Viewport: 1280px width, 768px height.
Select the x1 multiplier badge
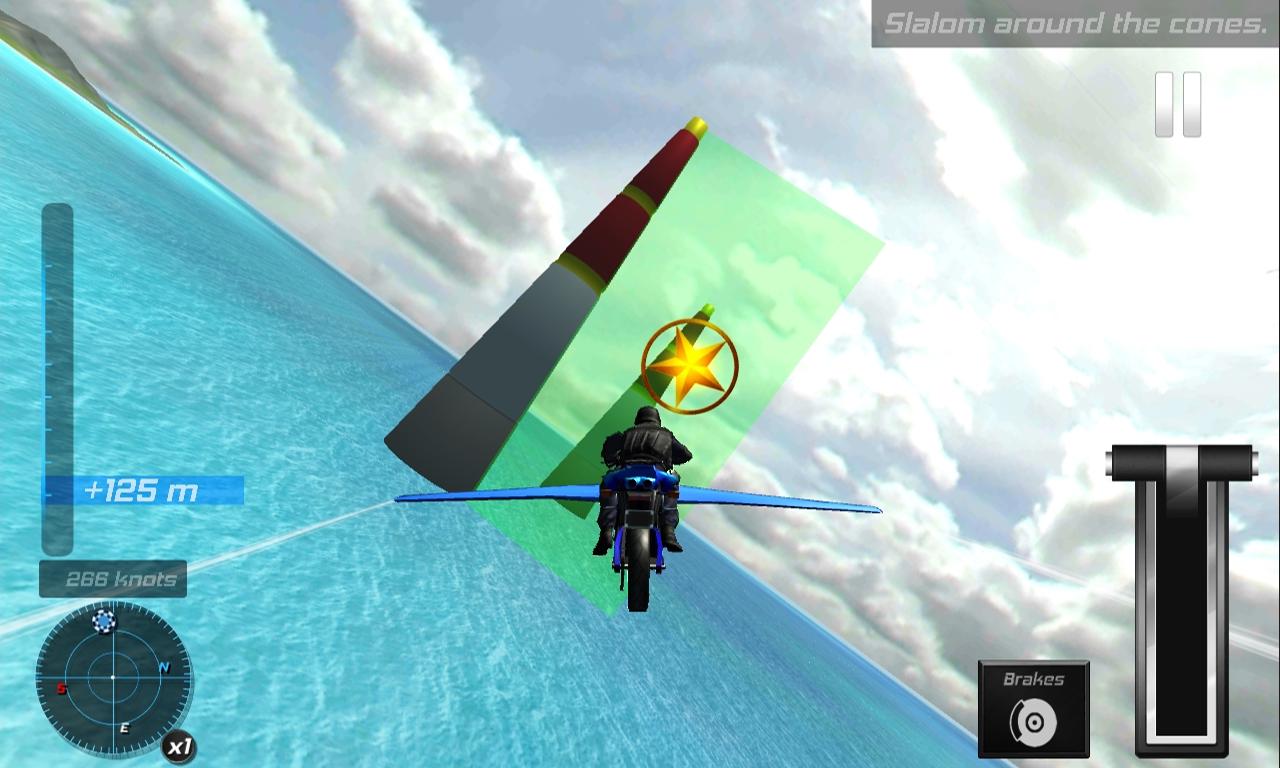click(181, 746)
